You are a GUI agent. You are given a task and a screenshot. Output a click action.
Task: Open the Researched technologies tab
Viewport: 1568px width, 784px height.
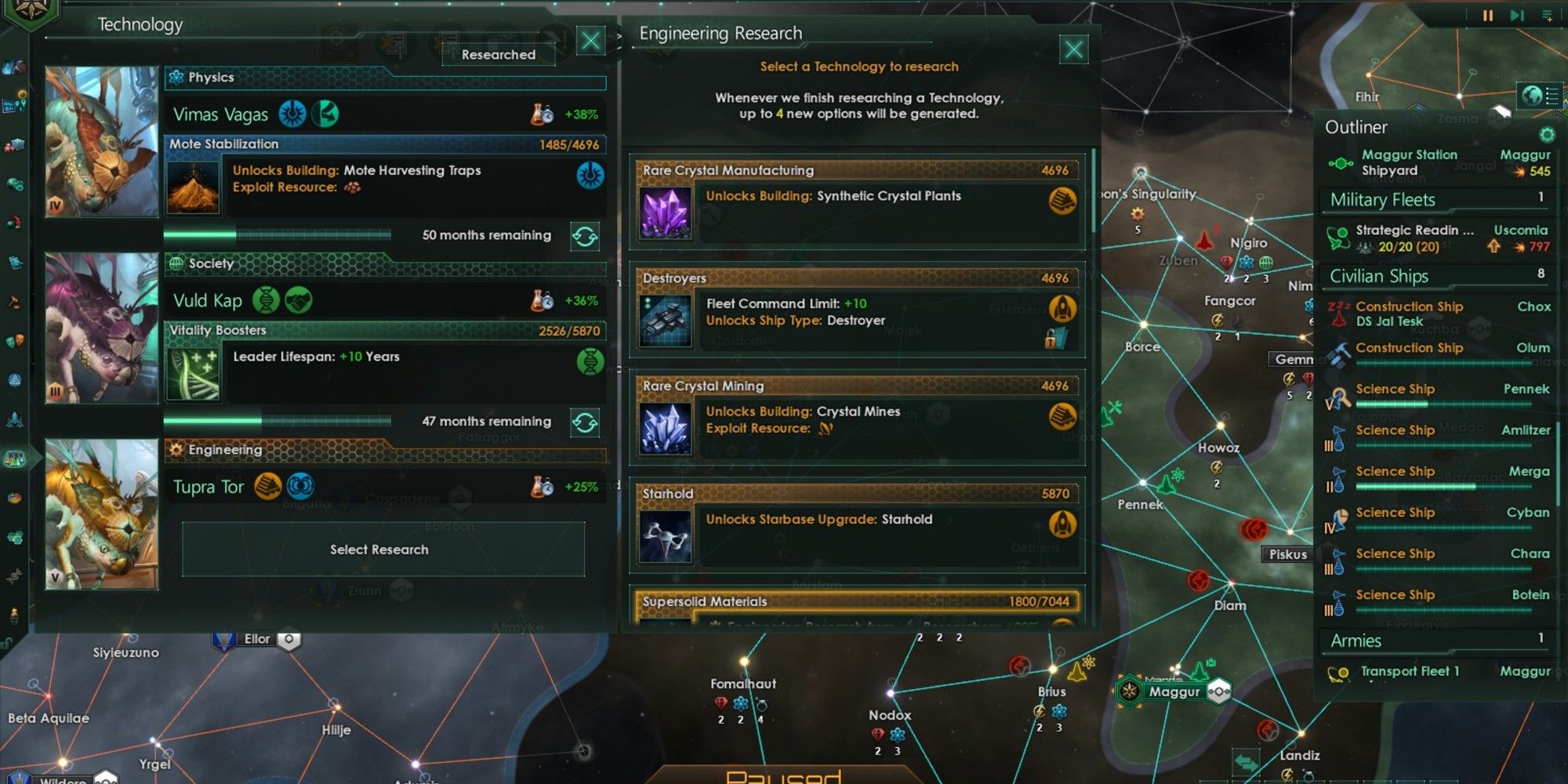tap(499, 54)
